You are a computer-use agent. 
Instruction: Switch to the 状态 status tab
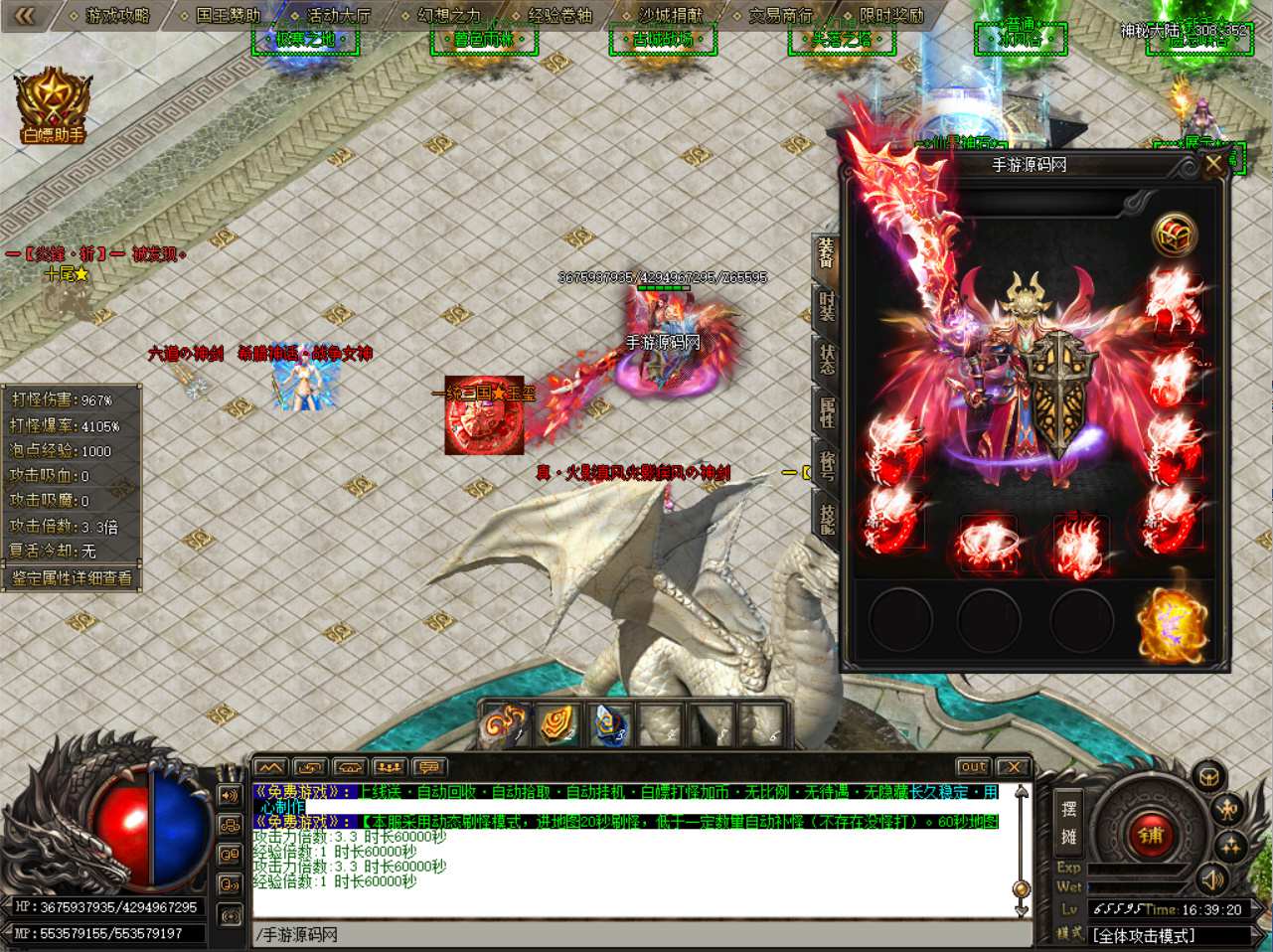[x=827, y=359]
